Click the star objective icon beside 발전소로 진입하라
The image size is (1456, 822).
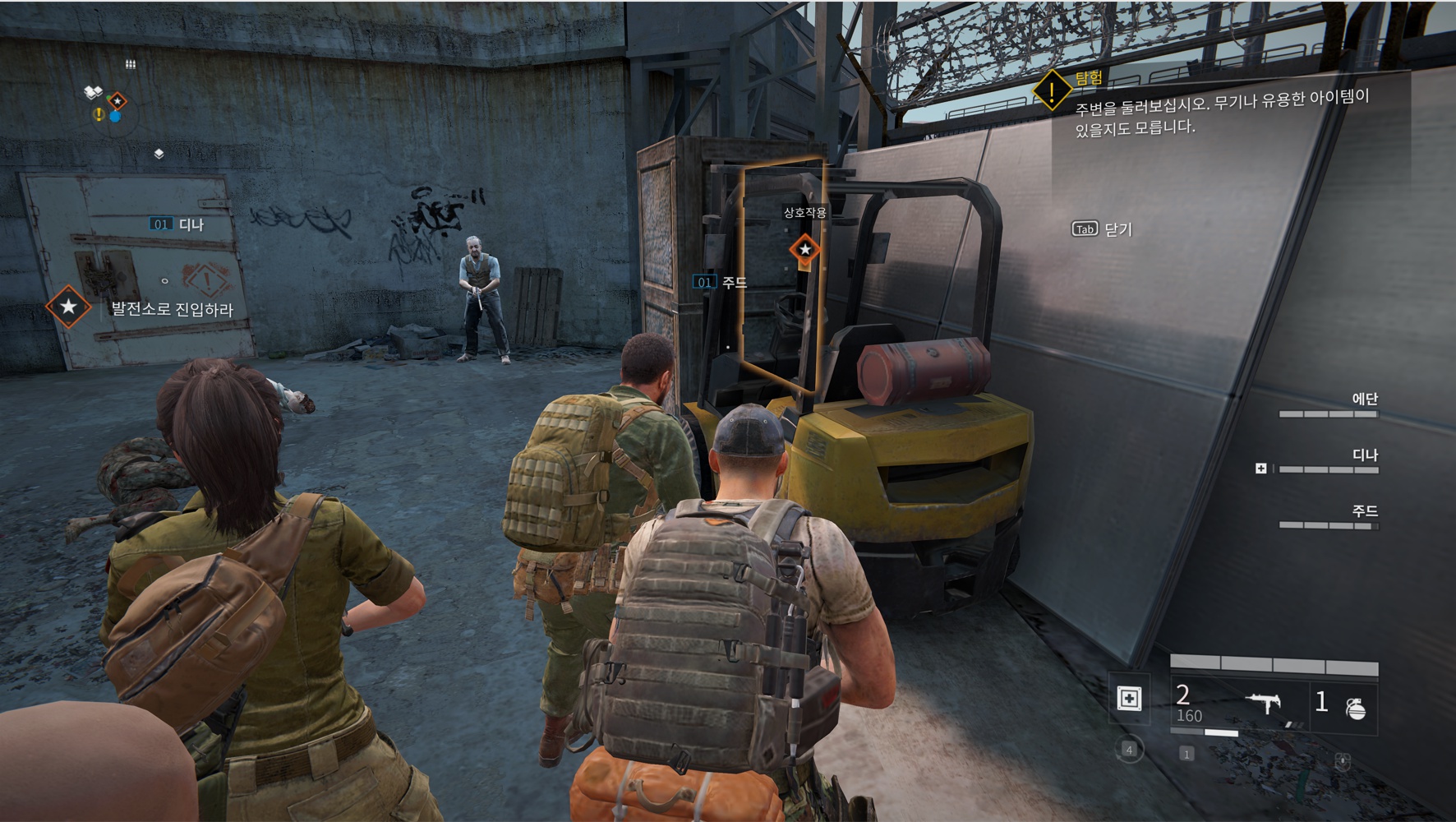[68, 307]
